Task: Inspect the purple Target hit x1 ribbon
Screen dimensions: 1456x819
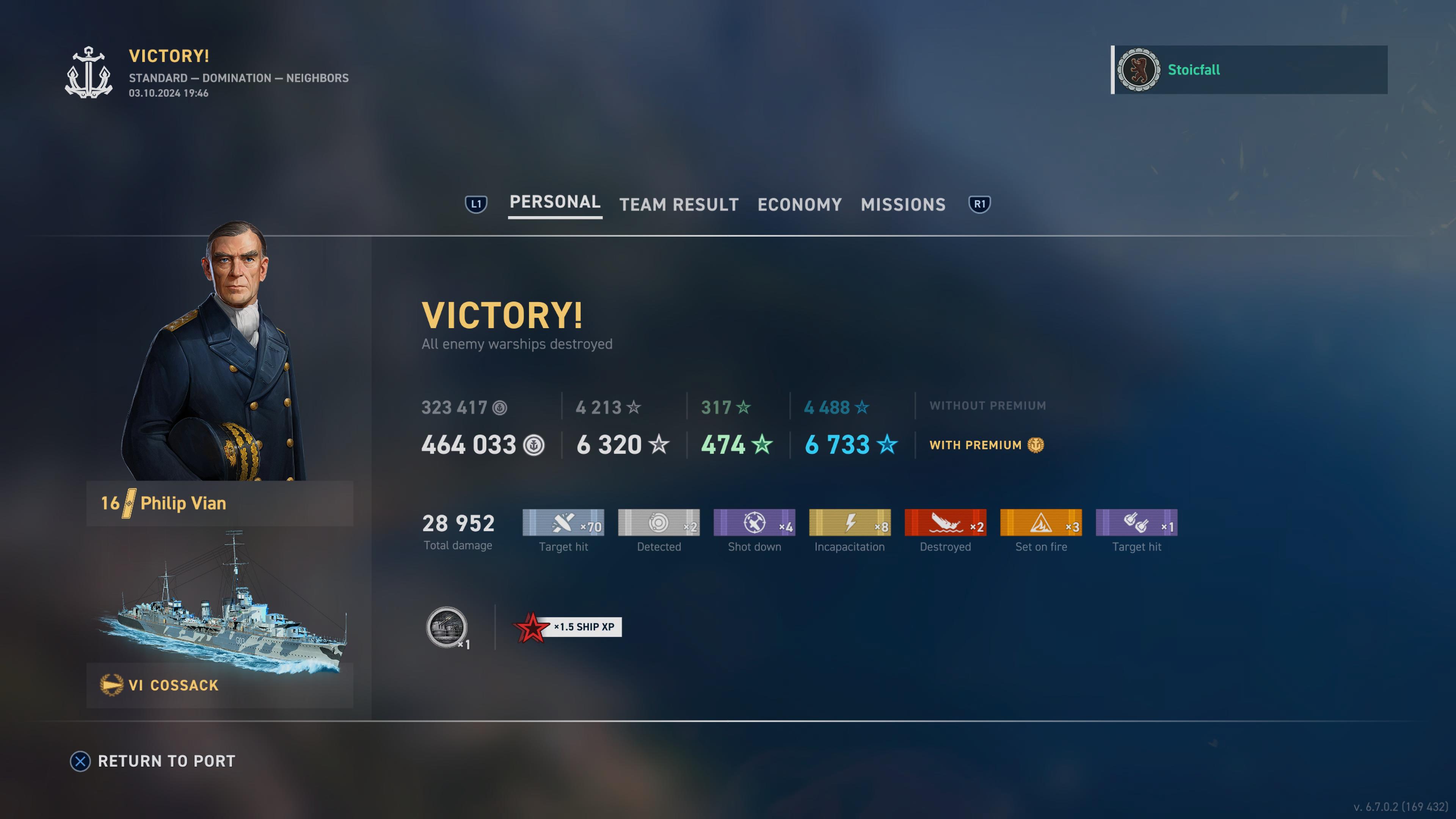Action: click(1136, 523)
